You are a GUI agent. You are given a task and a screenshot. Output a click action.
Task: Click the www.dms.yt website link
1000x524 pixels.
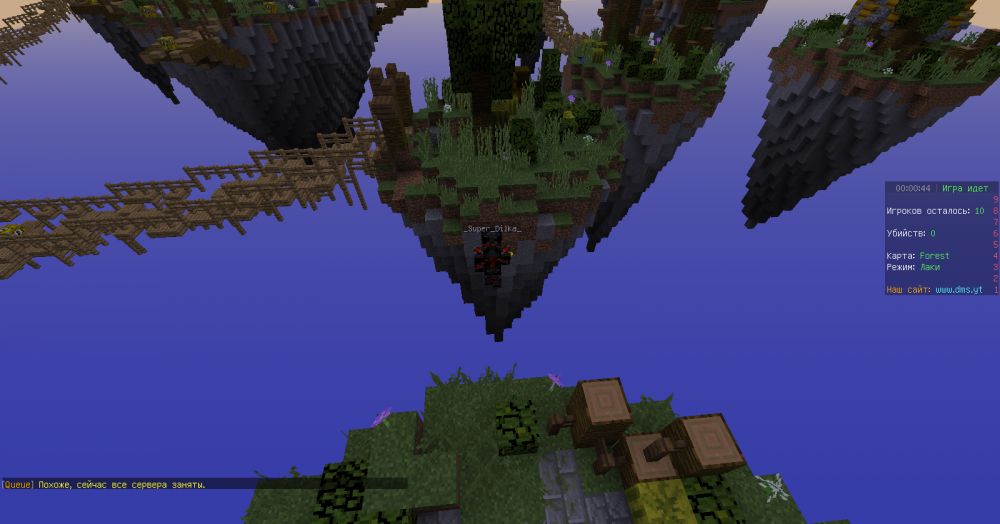click(x=958, y=290)
